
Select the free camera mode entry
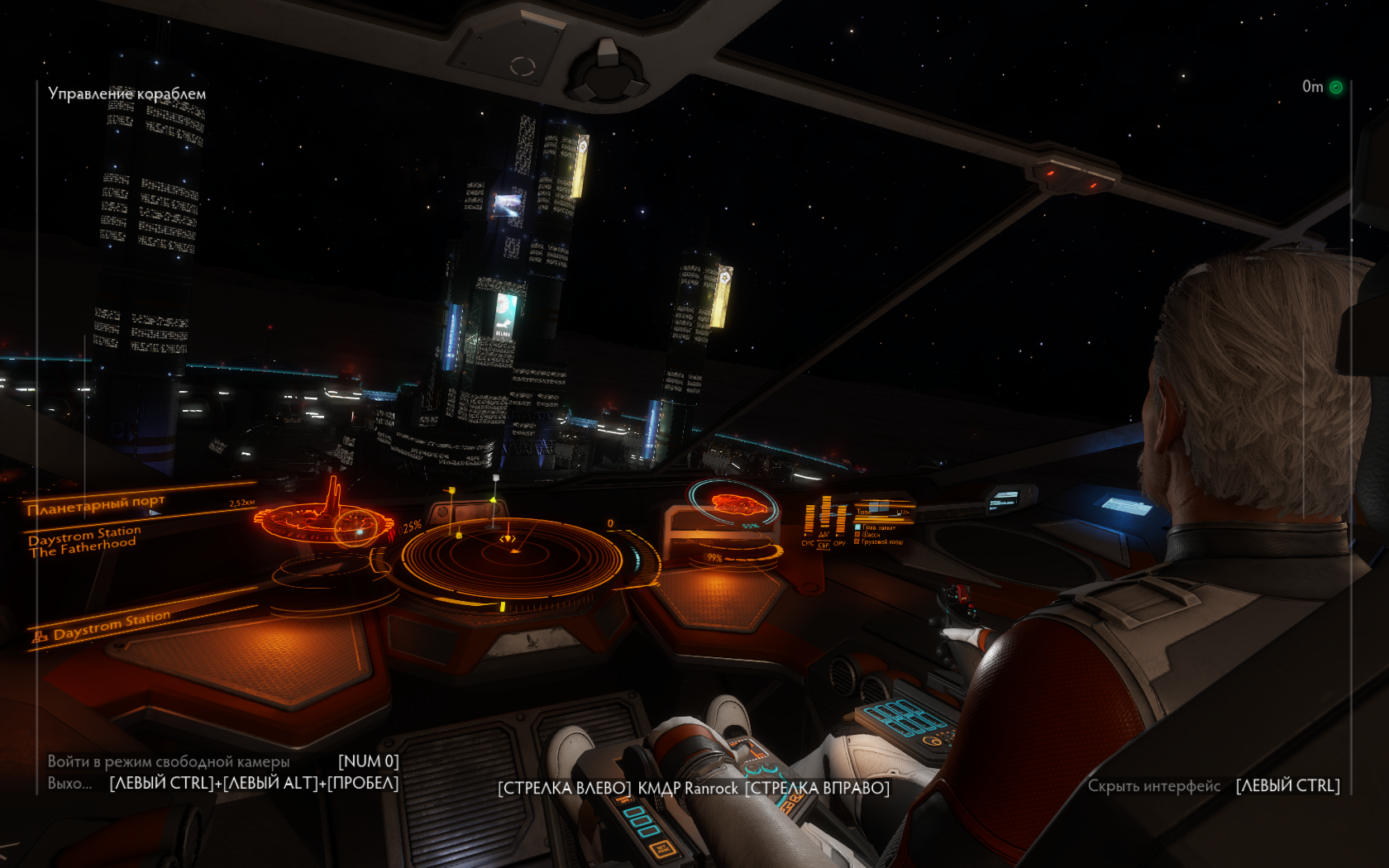pos(169,761)
